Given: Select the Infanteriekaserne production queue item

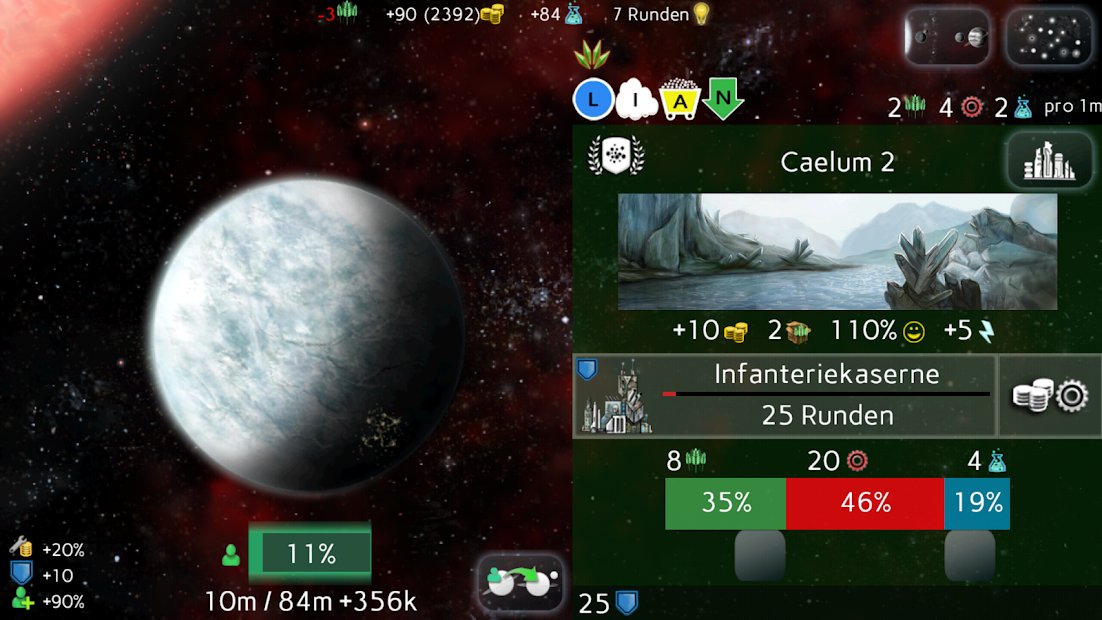Looking at the screenshot, I should [785, 396].
